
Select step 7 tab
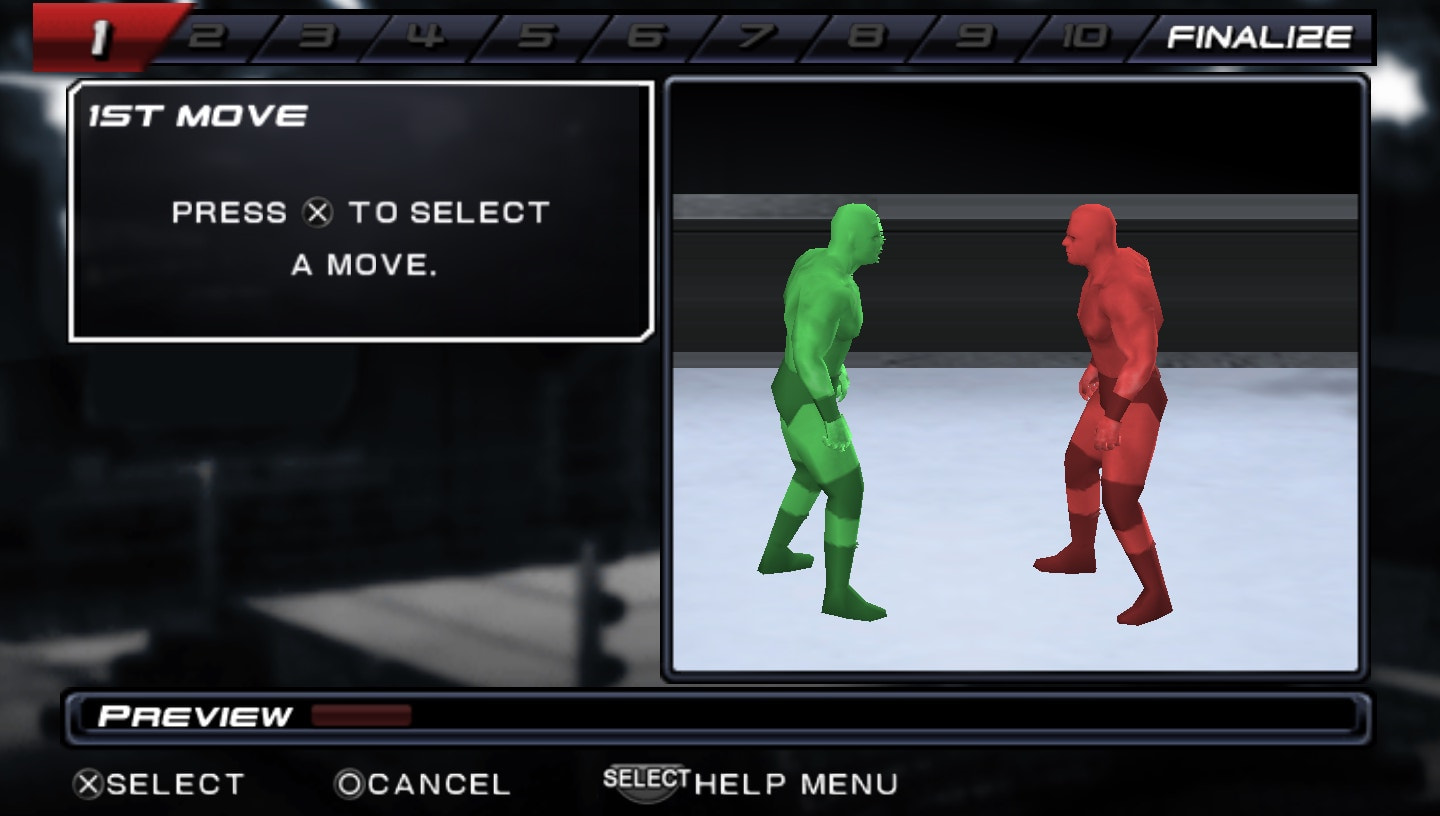click(x=756, y=38)
